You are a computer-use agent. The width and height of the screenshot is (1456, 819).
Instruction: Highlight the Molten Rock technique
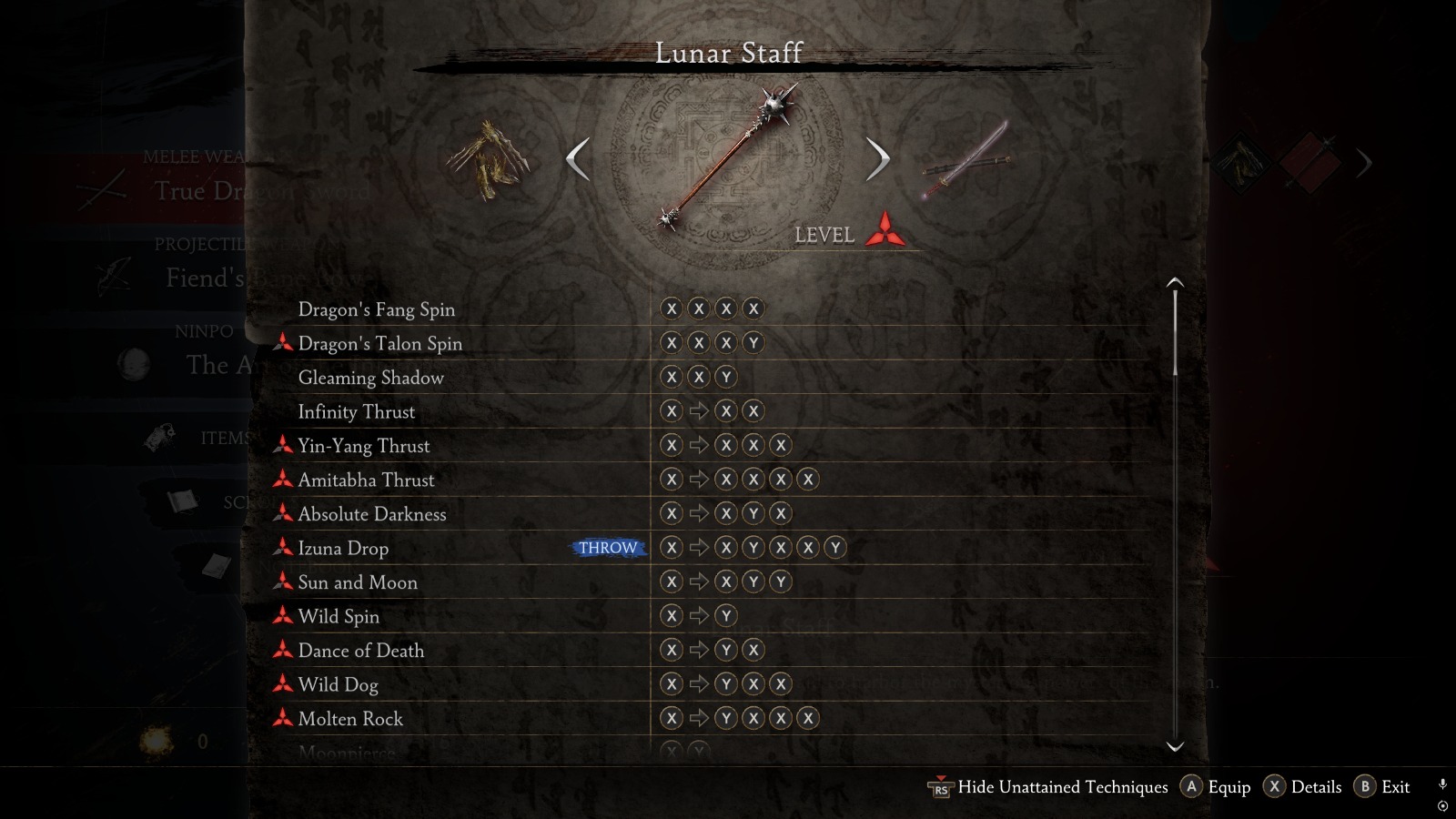point(350,719)
